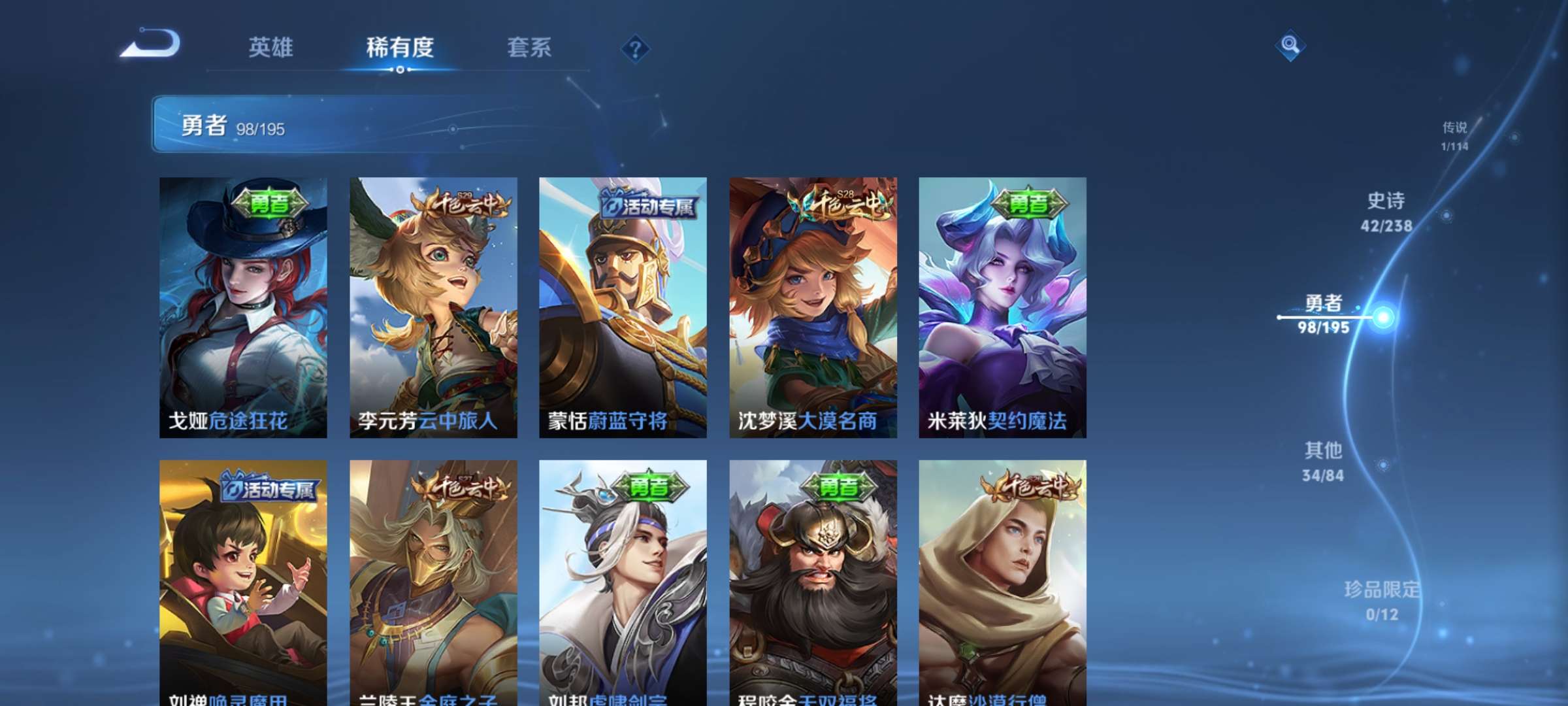Show help via the question mark icon
The image size is (1568, 706).
click(635, 48)
